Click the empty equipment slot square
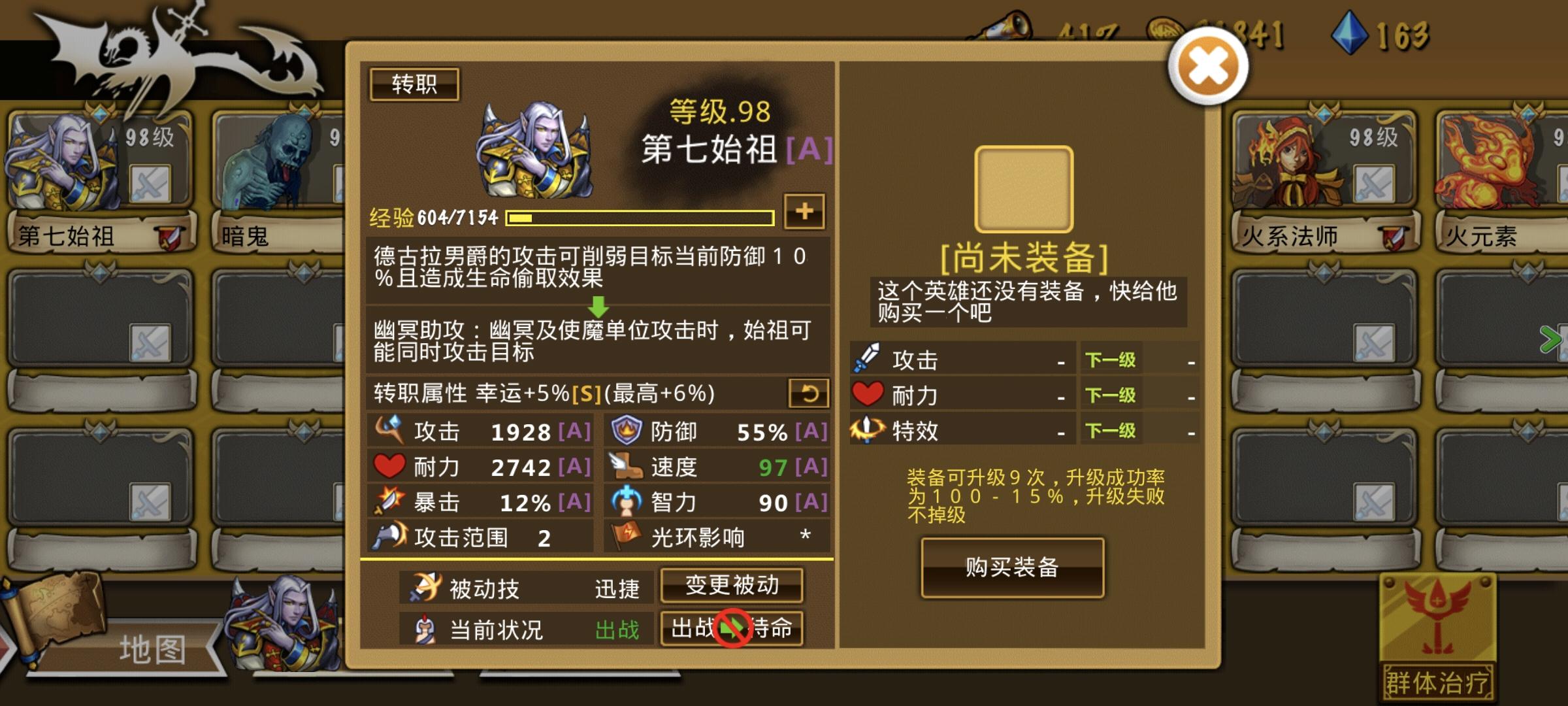 [1024, 188]
